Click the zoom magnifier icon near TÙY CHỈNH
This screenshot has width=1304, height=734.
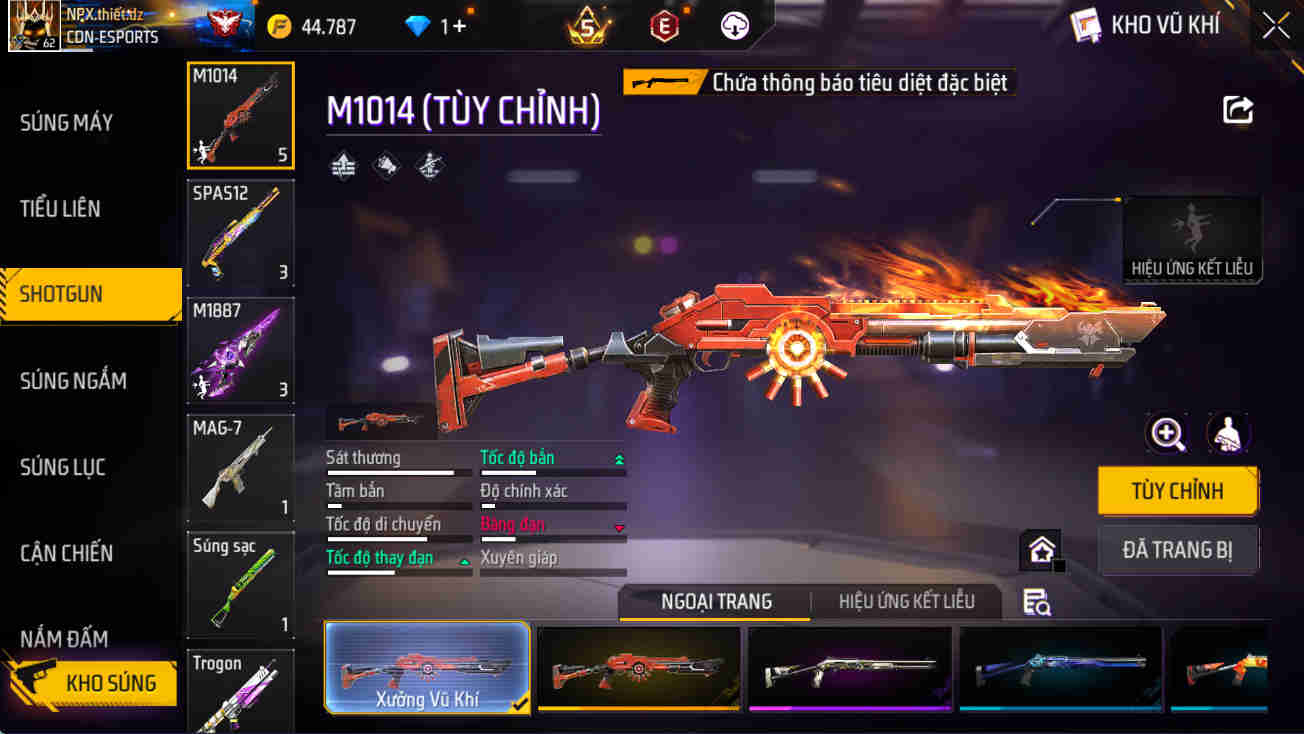[x=1167, y=433]
